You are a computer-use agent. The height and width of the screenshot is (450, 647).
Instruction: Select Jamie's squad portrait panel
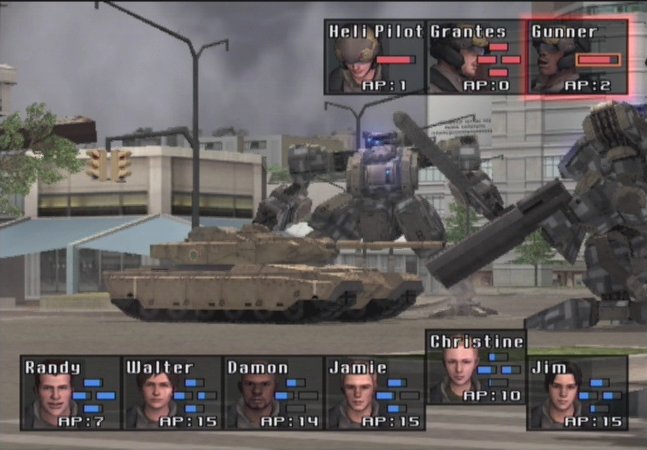pos(375,393)
